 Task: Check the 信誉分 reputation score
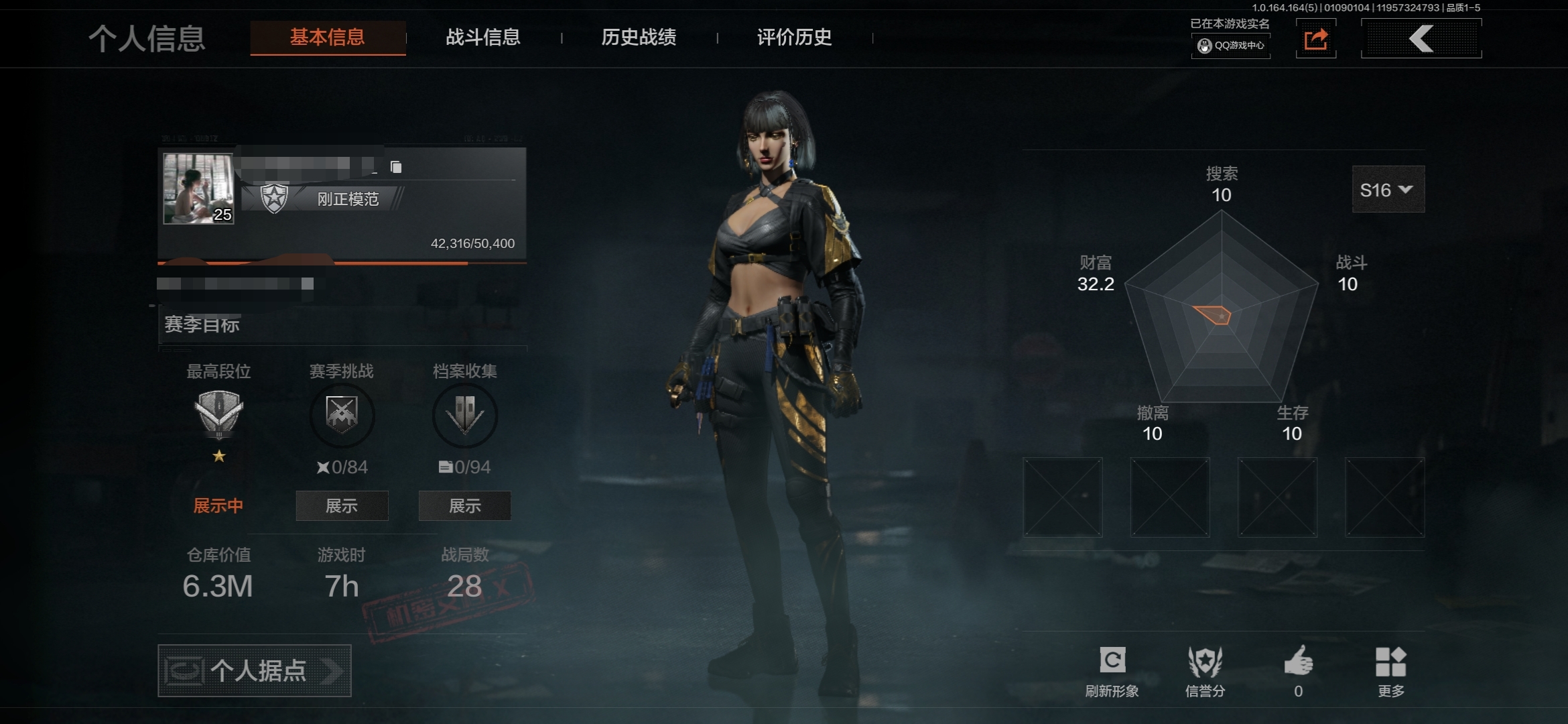[x=1205, y=670]
